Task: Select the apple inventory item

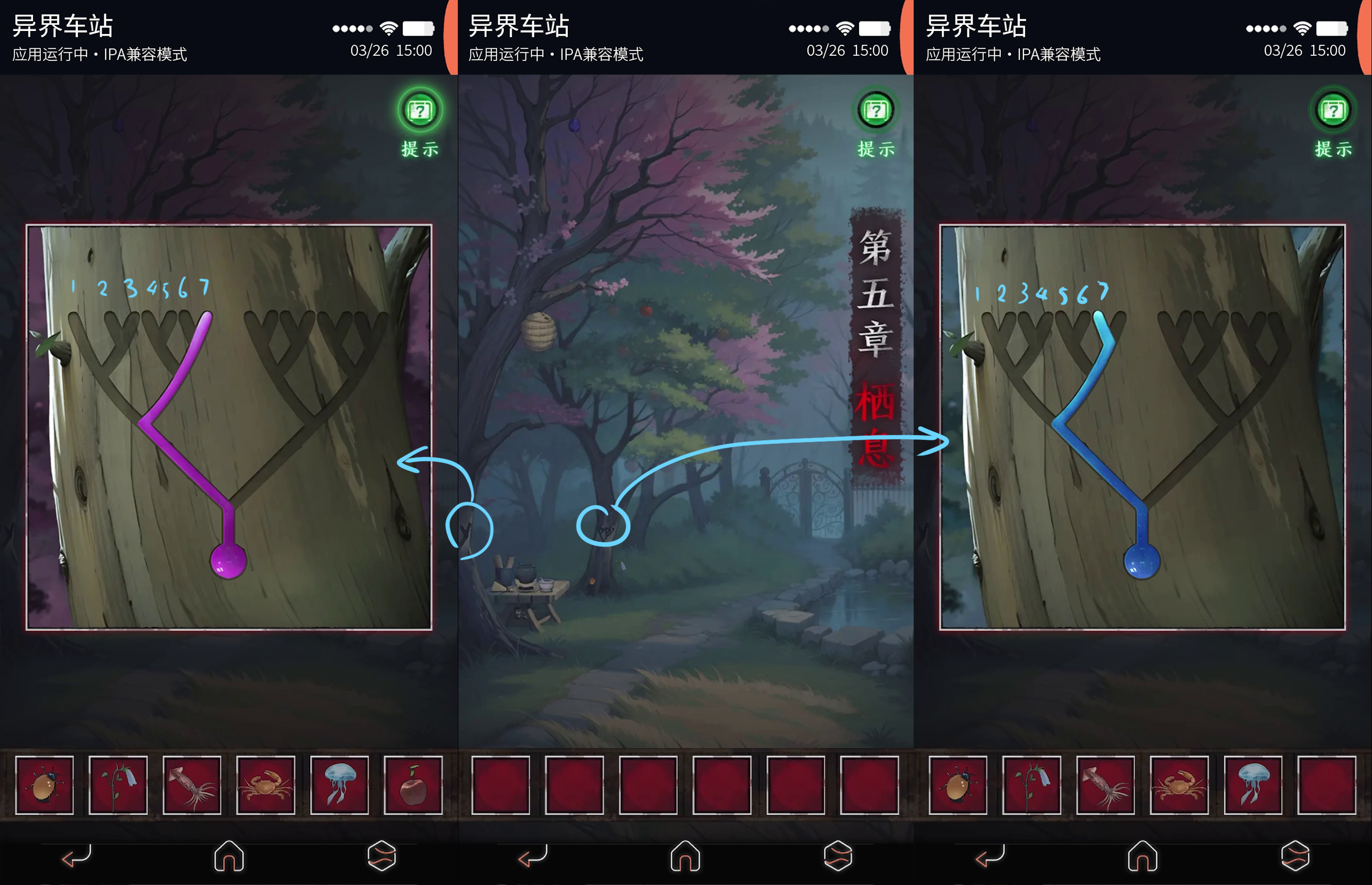Action: 413,785
